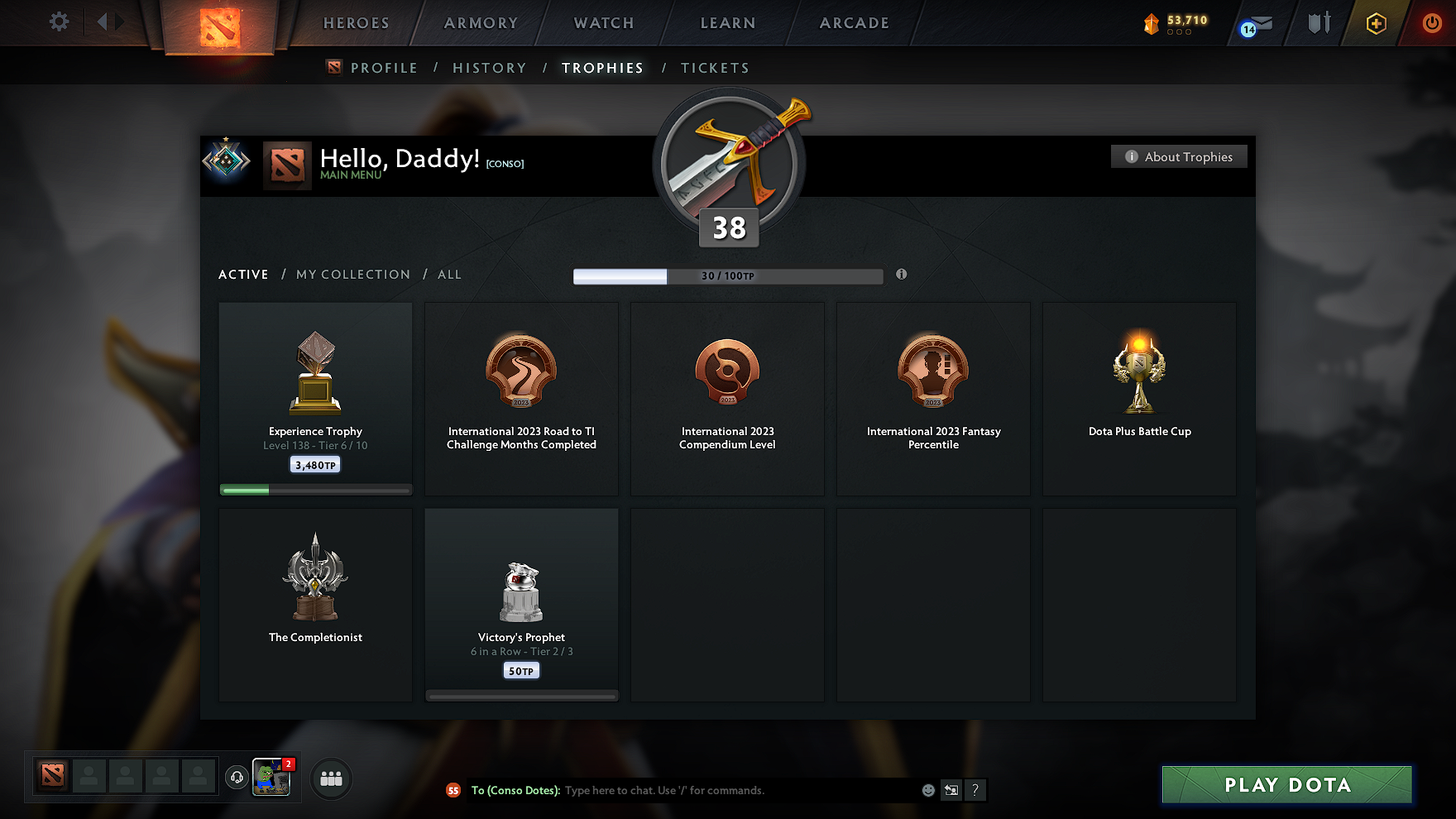Viewport: 1456px width, 819px height.
Task: Open the WATCH menu
Action: point(602,22)
